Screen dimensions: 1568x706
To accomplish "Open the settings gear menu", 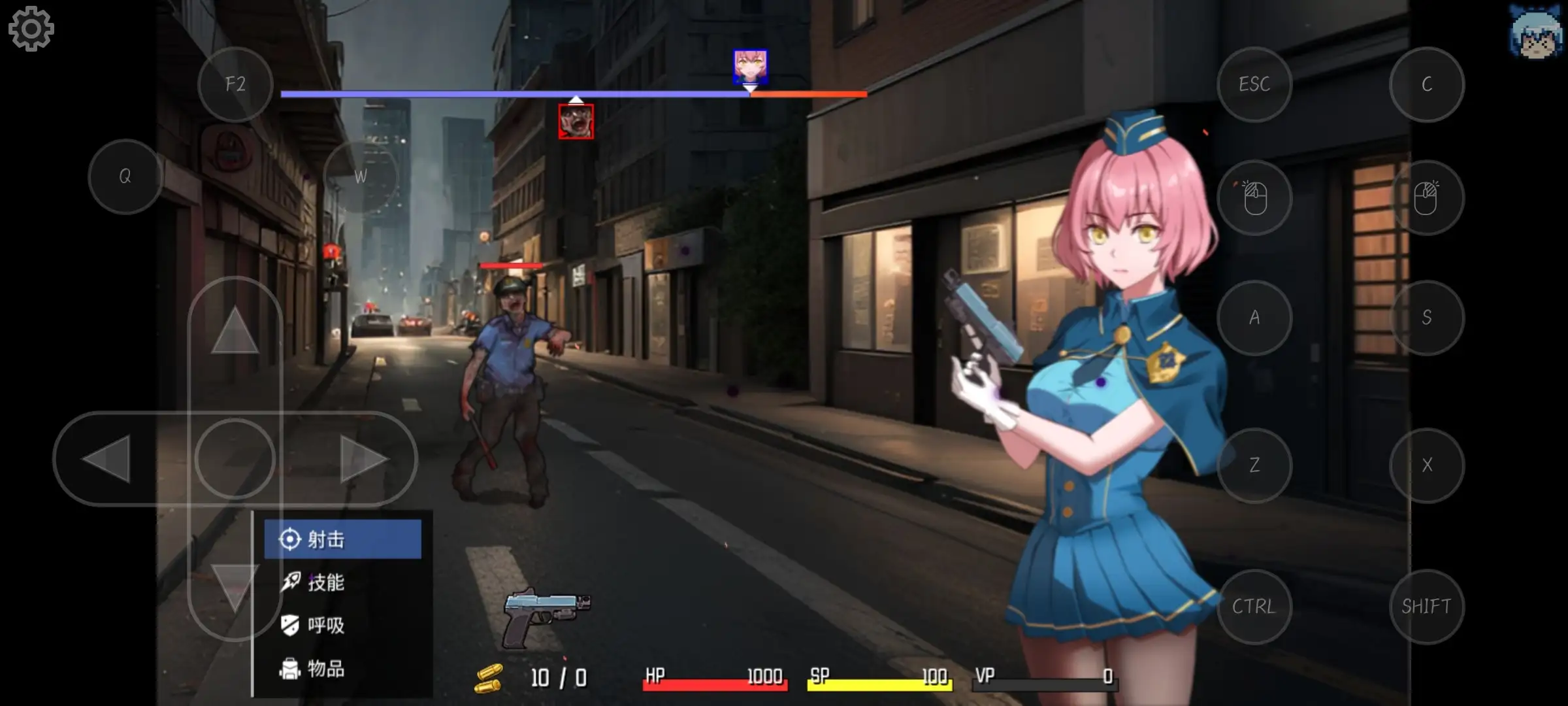I will [x=30, y=29].
